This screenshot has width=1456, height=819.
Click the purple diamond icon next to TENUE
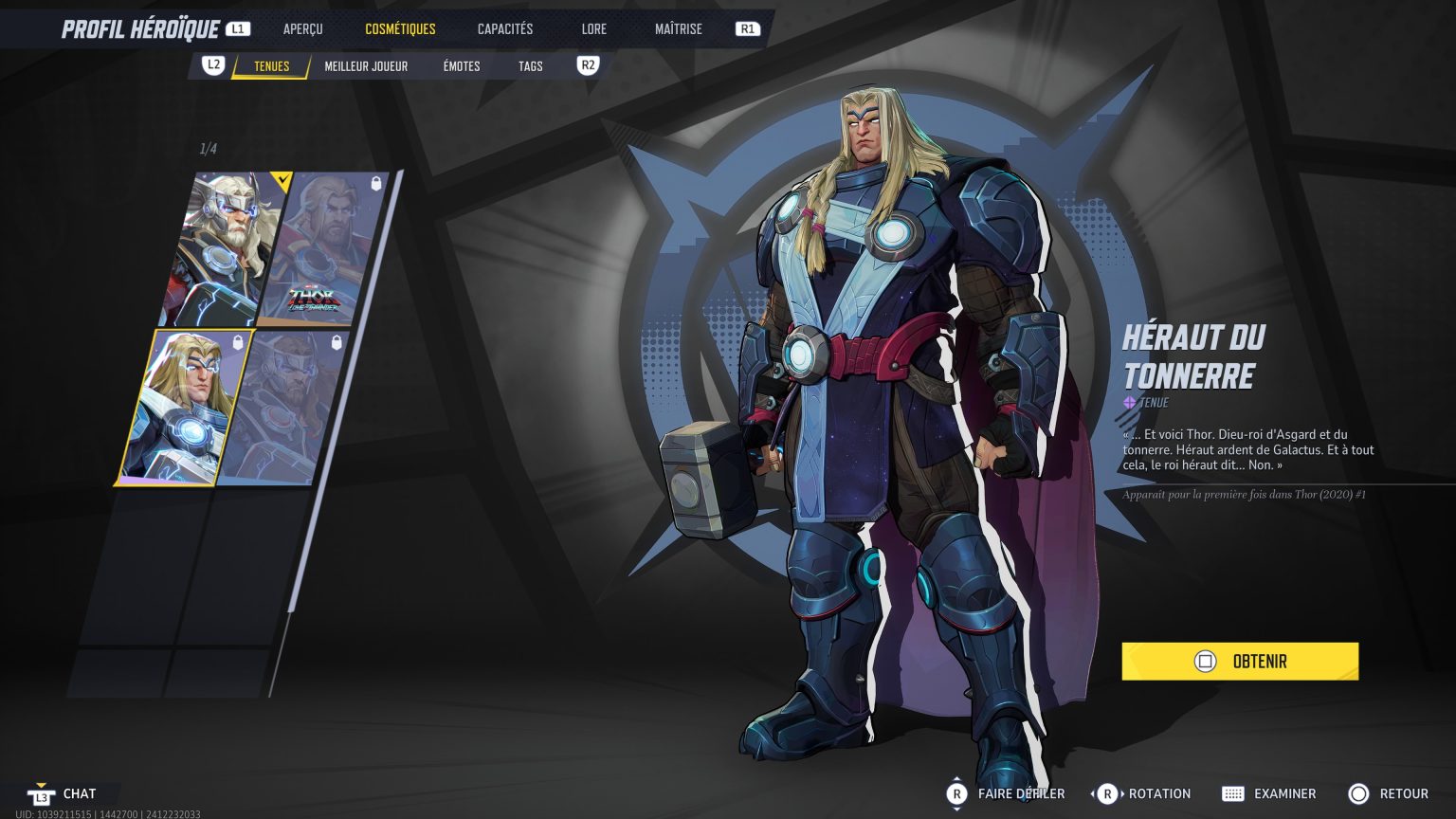pyautogui.click(x=1128, y=402)
